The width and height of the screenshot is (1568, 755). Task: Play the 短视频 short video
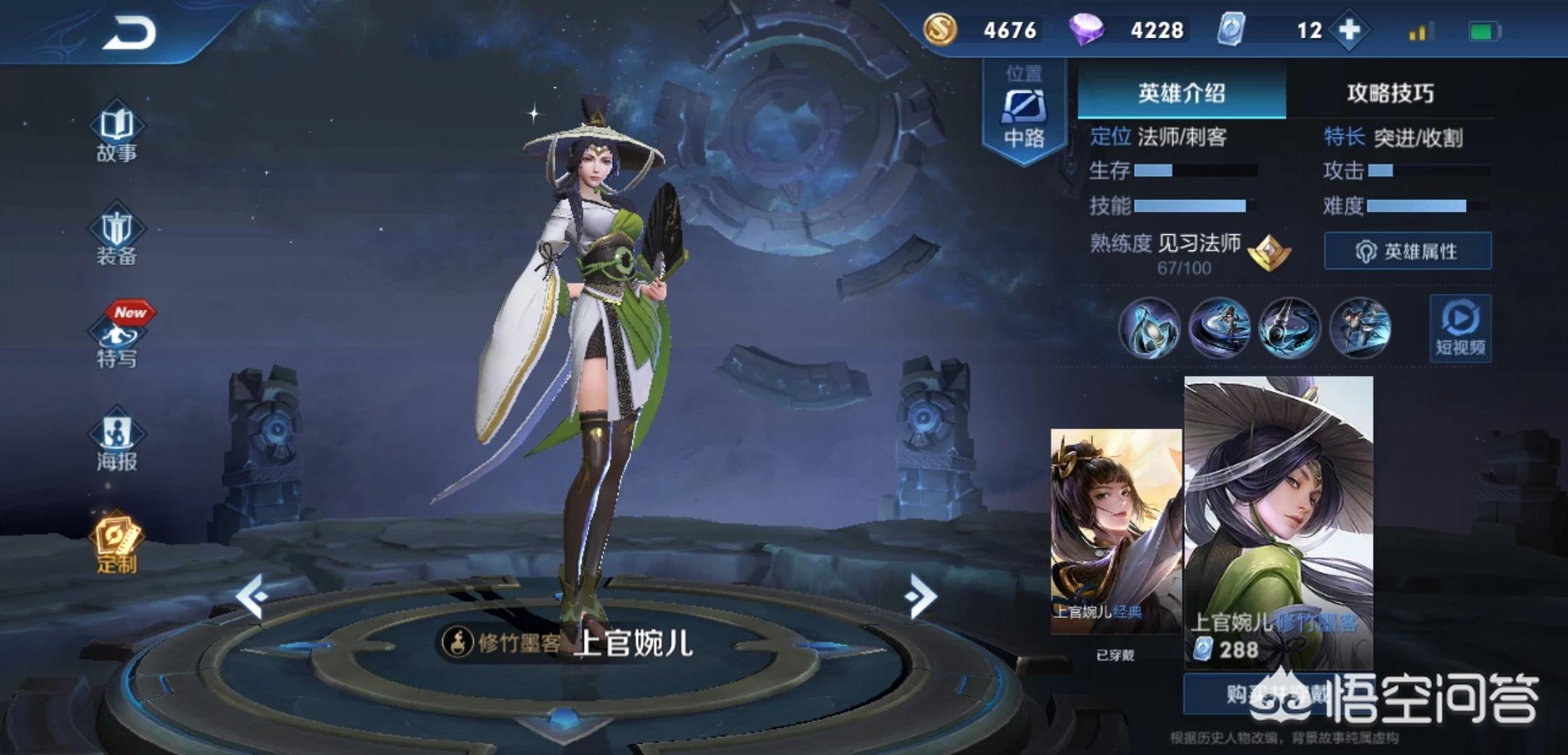point(1460,329)
